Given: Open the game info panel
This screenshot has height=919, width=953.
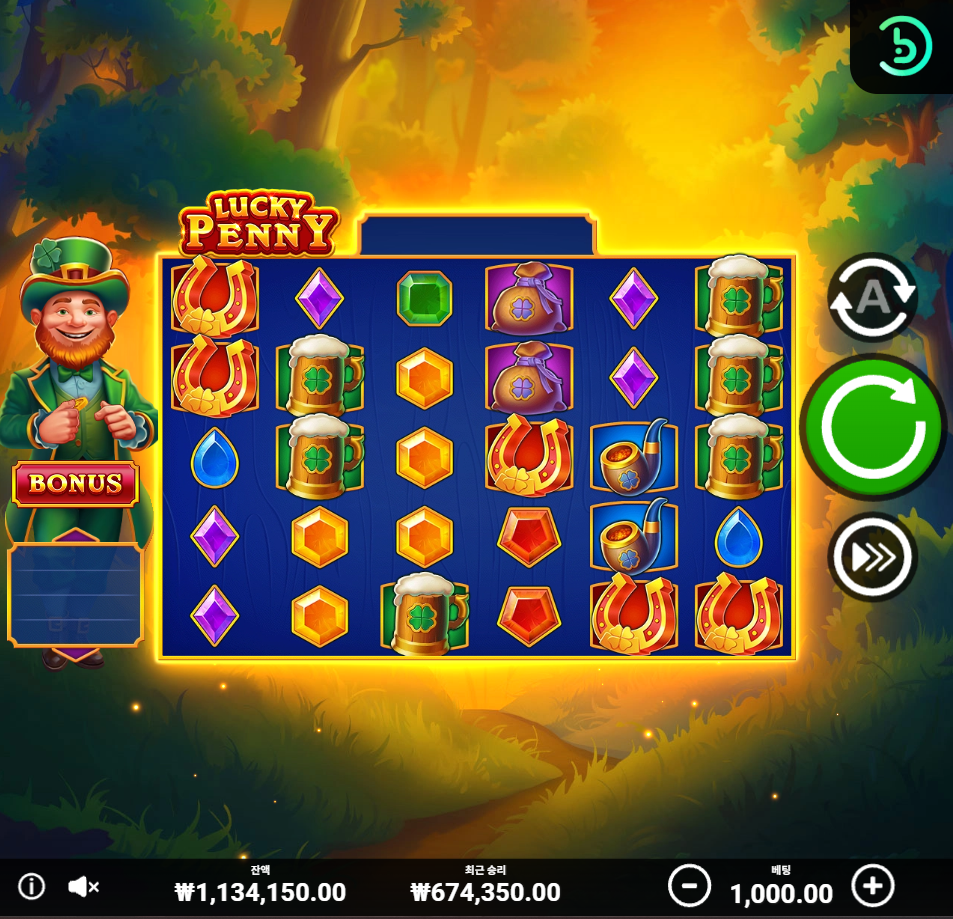Looking at the screenshot, I should 31,886.
